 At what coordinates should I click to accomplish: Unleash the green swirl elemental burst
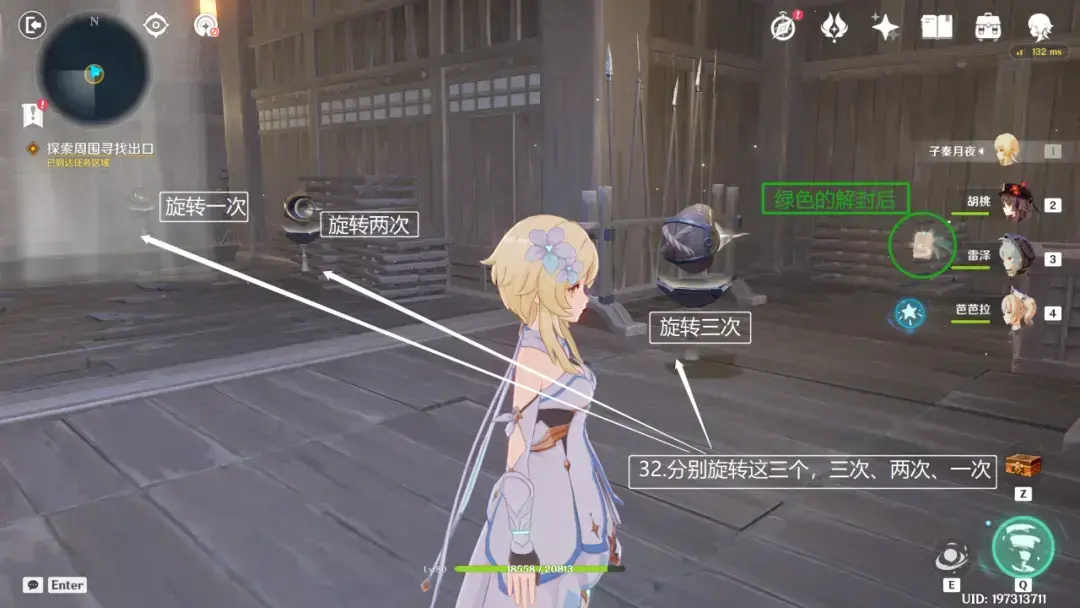click(1022, 546)
